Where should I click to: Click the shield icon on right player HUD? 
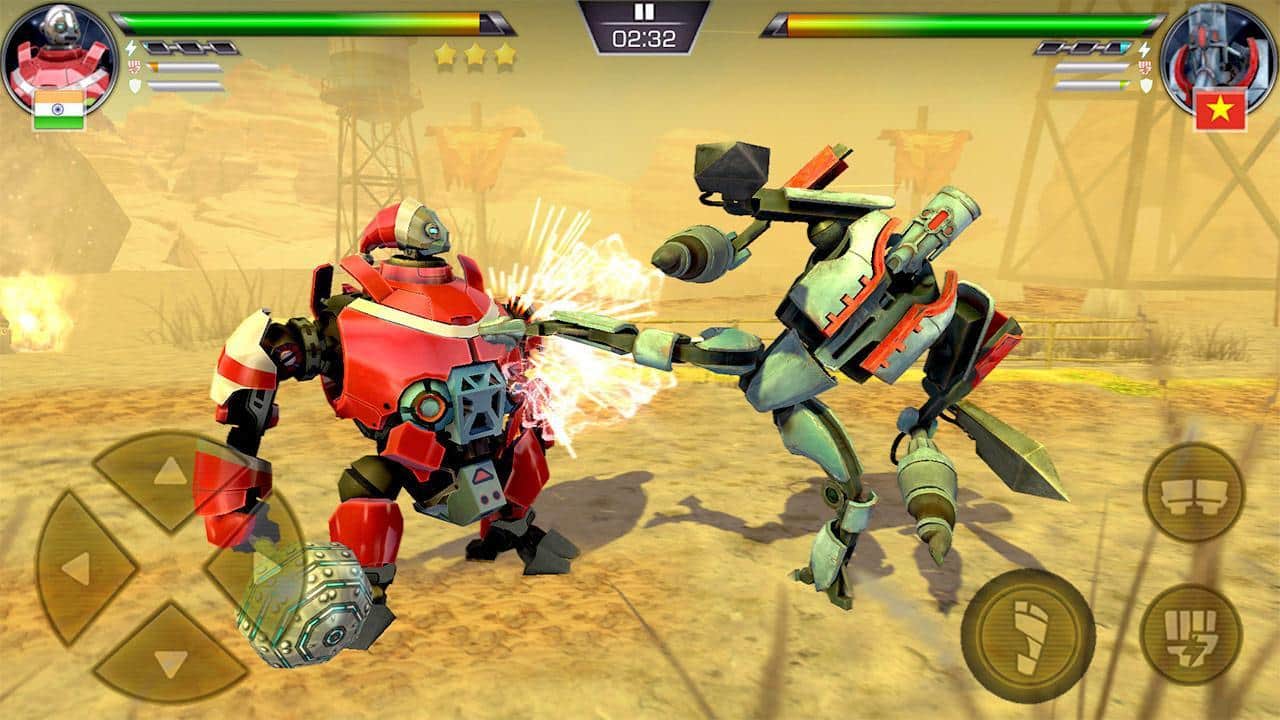click(x=1145, y=86)
